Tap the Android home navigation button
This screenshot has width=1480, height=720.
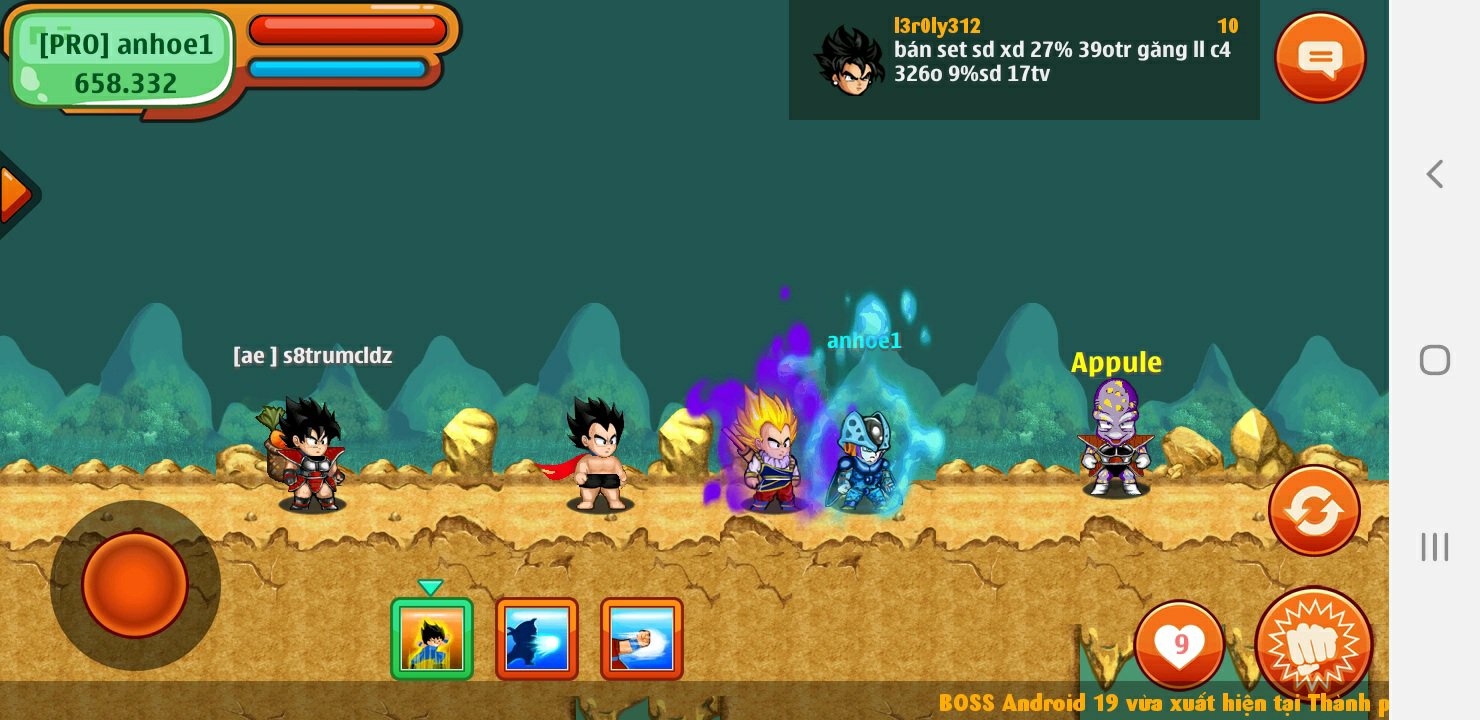coord(1434,360)
